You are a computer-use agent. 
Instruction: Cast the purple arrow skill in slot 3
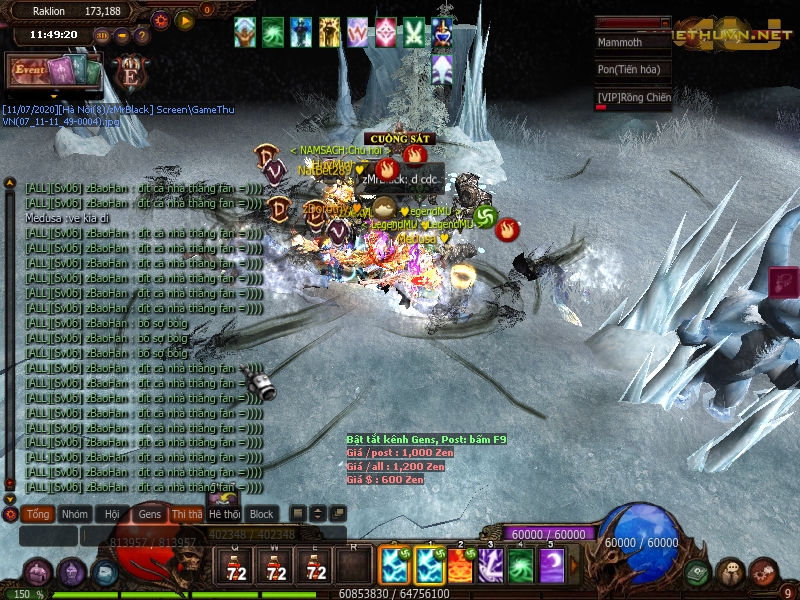coord(491,566)
